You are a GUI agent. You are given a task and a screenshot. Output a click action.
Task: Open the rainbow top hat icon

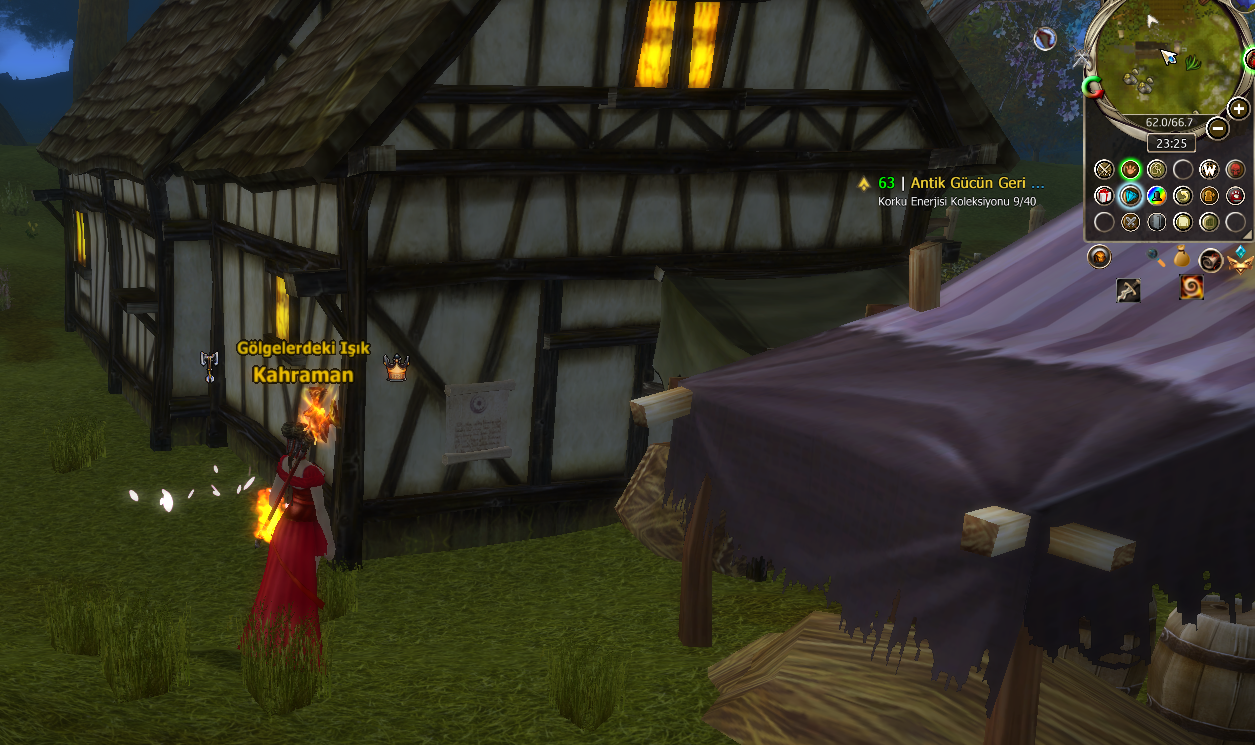(x=1156, y=195)
